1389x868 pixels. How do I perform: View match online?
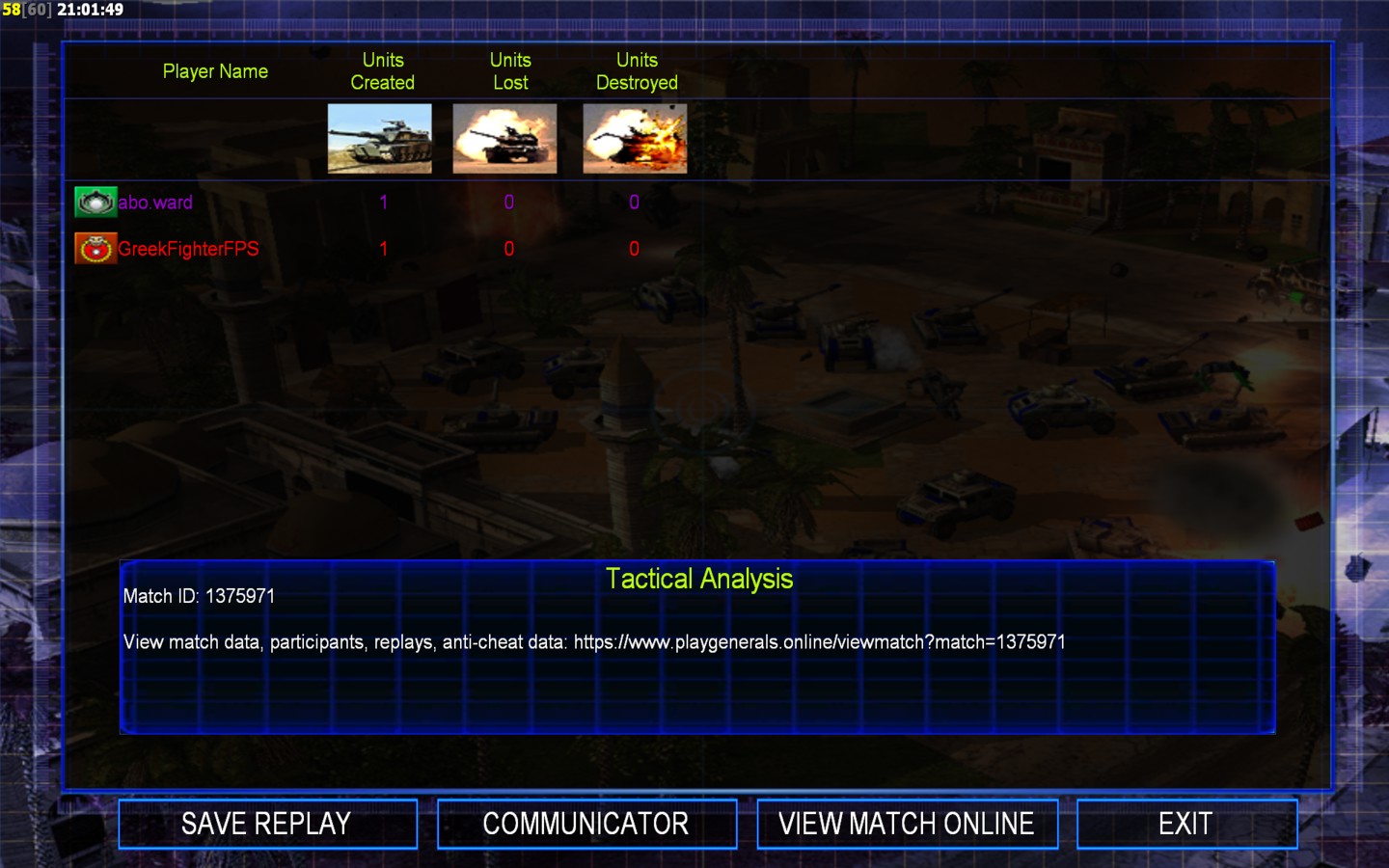(907, 824)
